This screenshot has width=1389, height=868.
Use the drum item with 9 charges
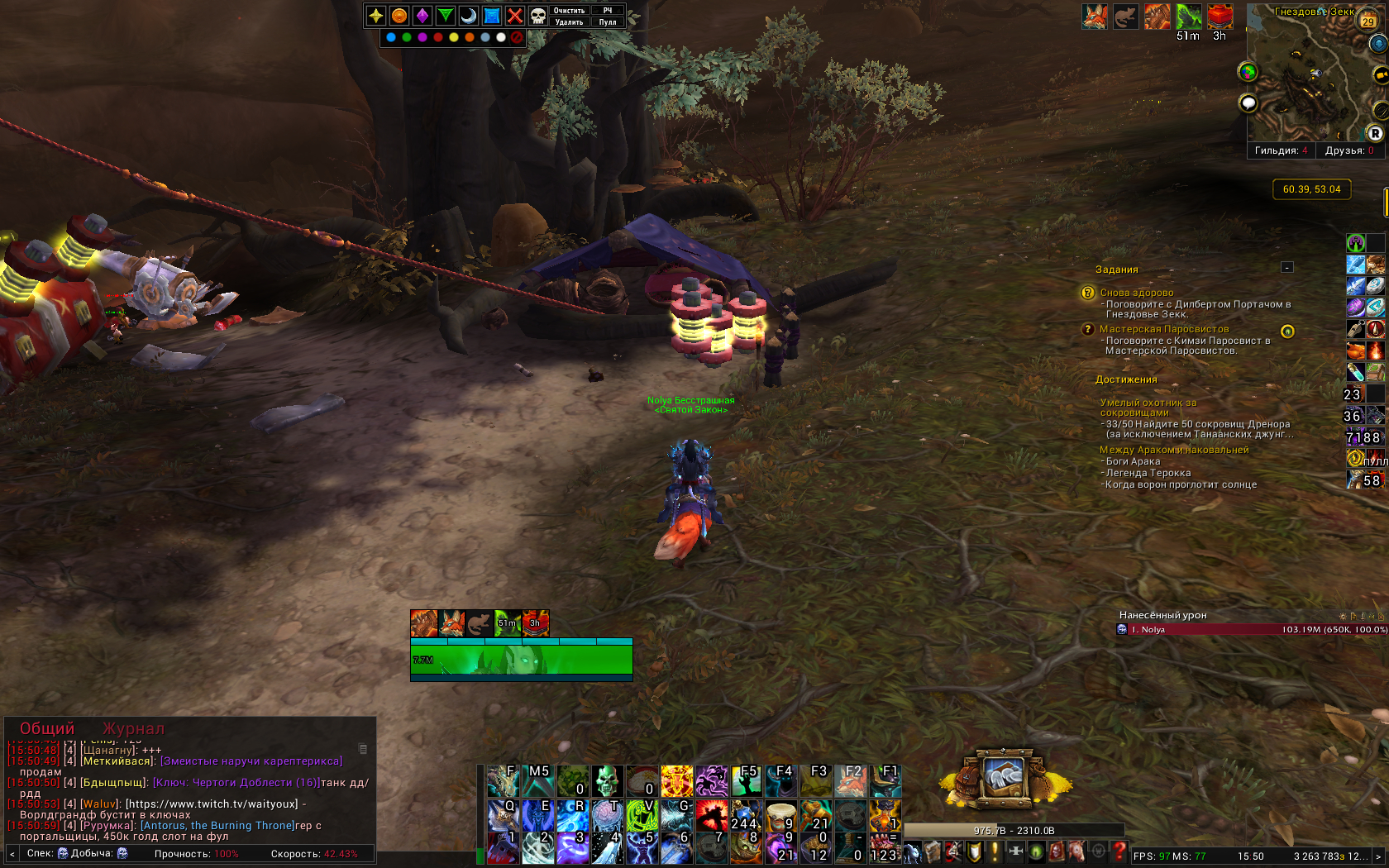pos(780,815)
